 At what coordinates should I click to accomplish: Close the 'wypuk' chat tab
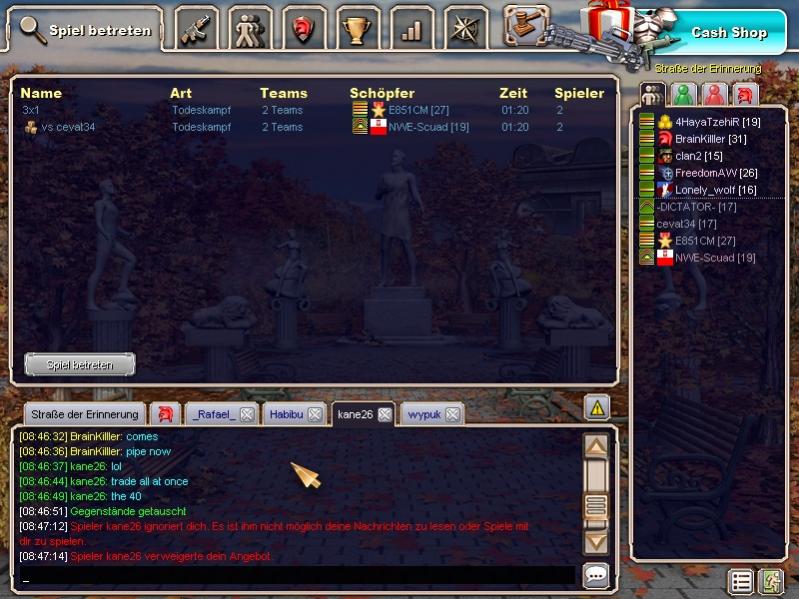(x=452, y=415)
